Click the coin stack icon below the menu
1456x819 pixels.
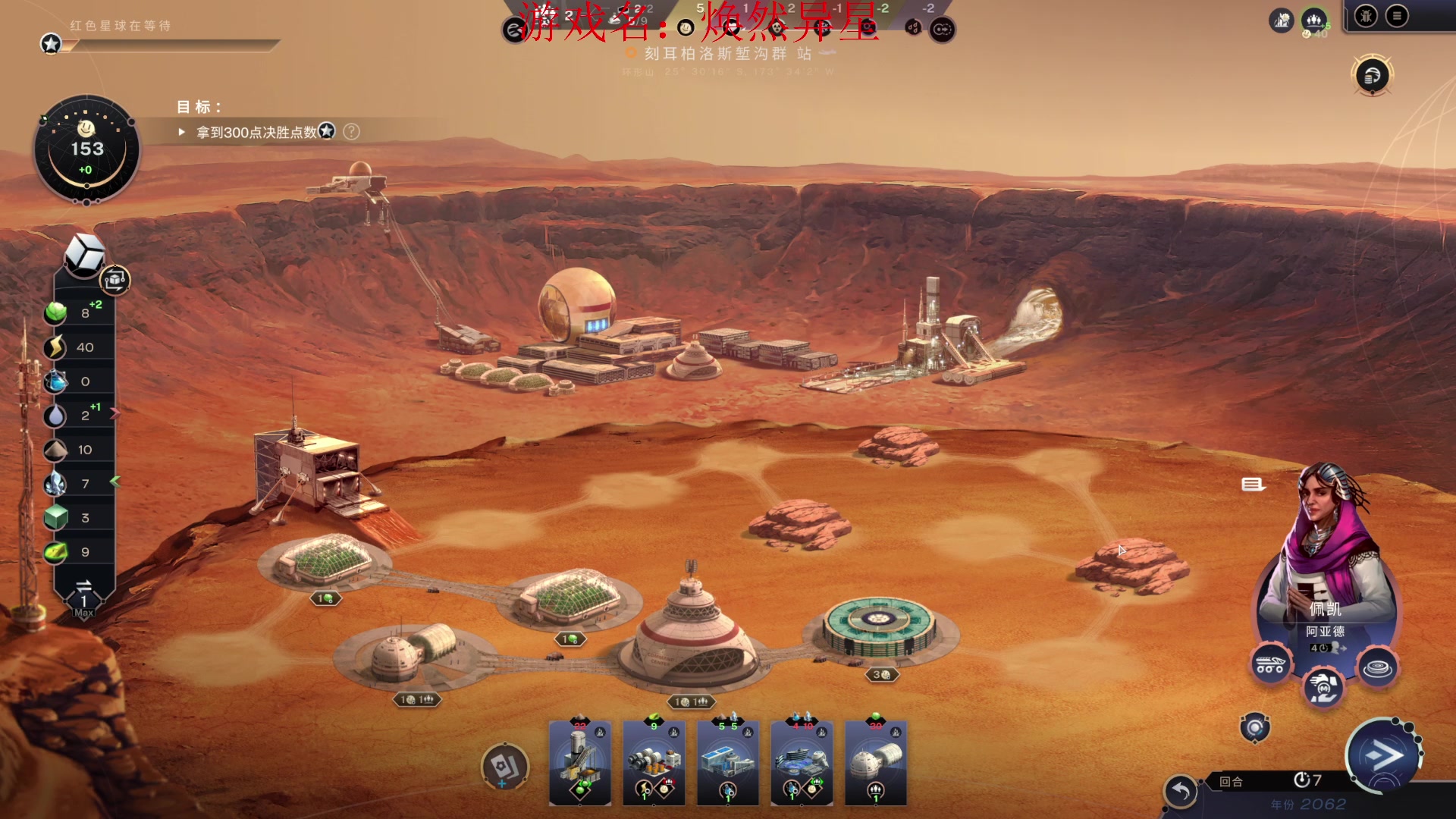tap(1373, 76)
